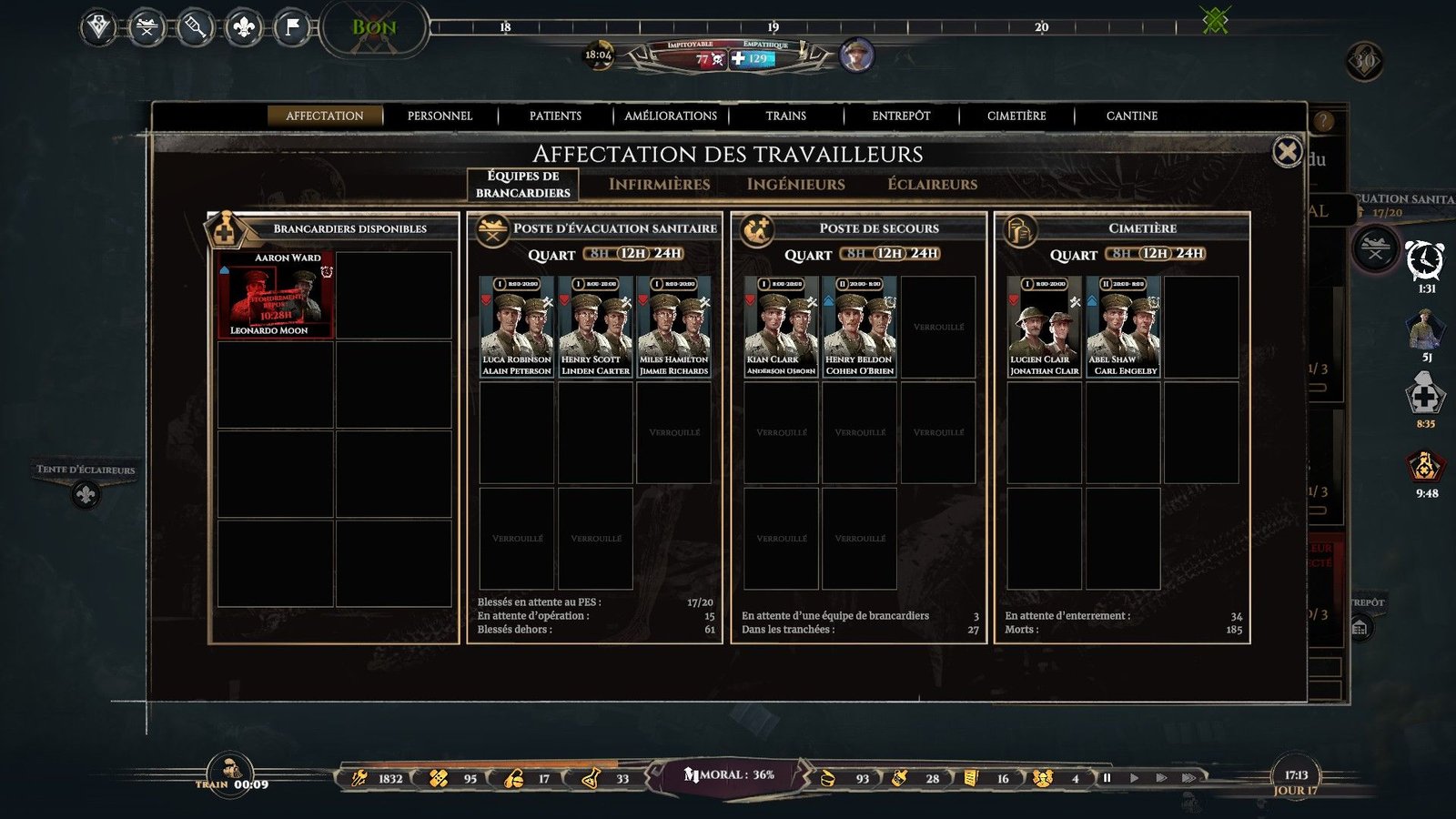
Task: Select the Cimetière tab
Action: pos(1016,116)
